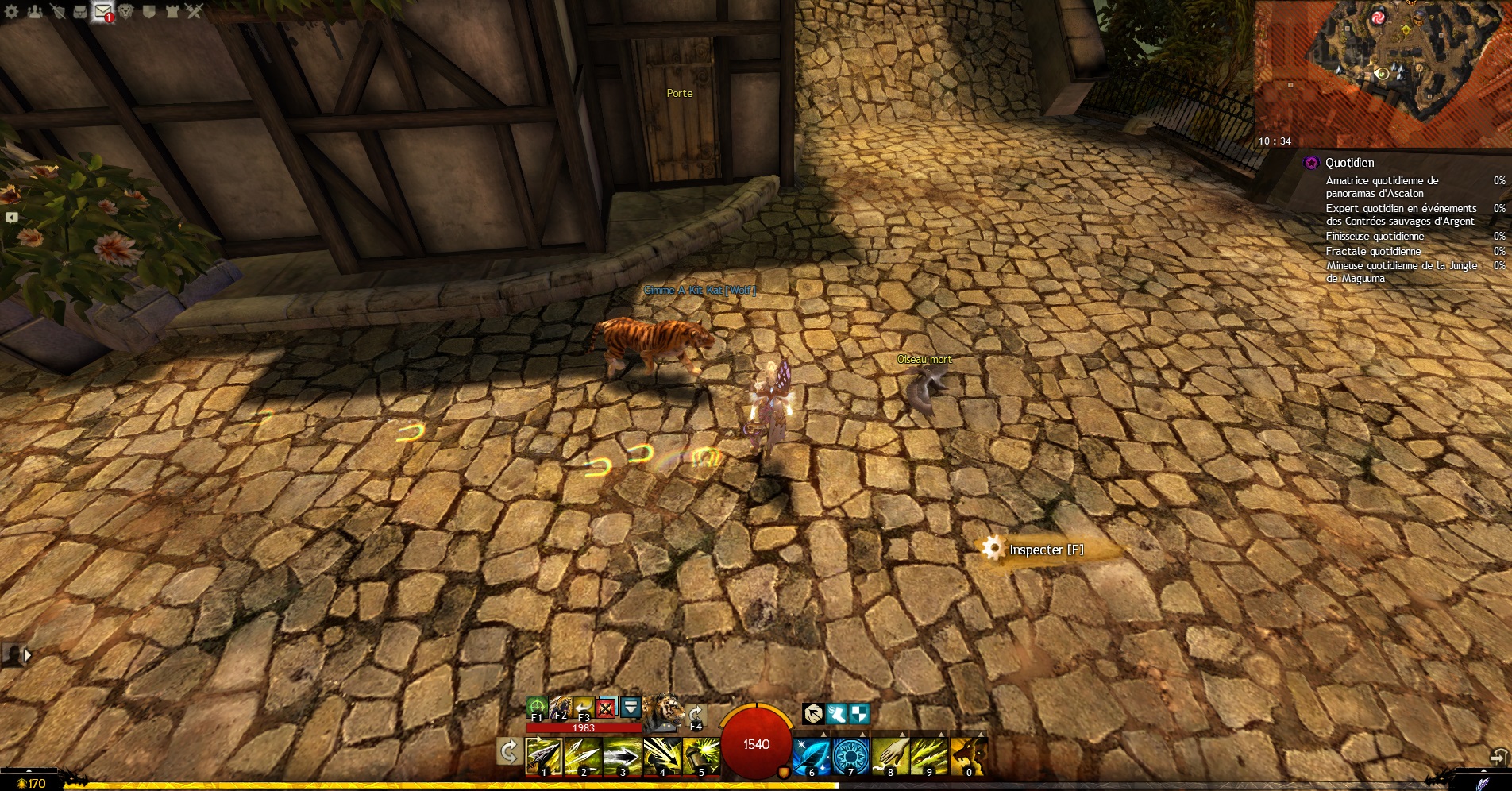Open the inventory bag icon
This screenshot has height=791, width=1512.
(x=80, y=11)
